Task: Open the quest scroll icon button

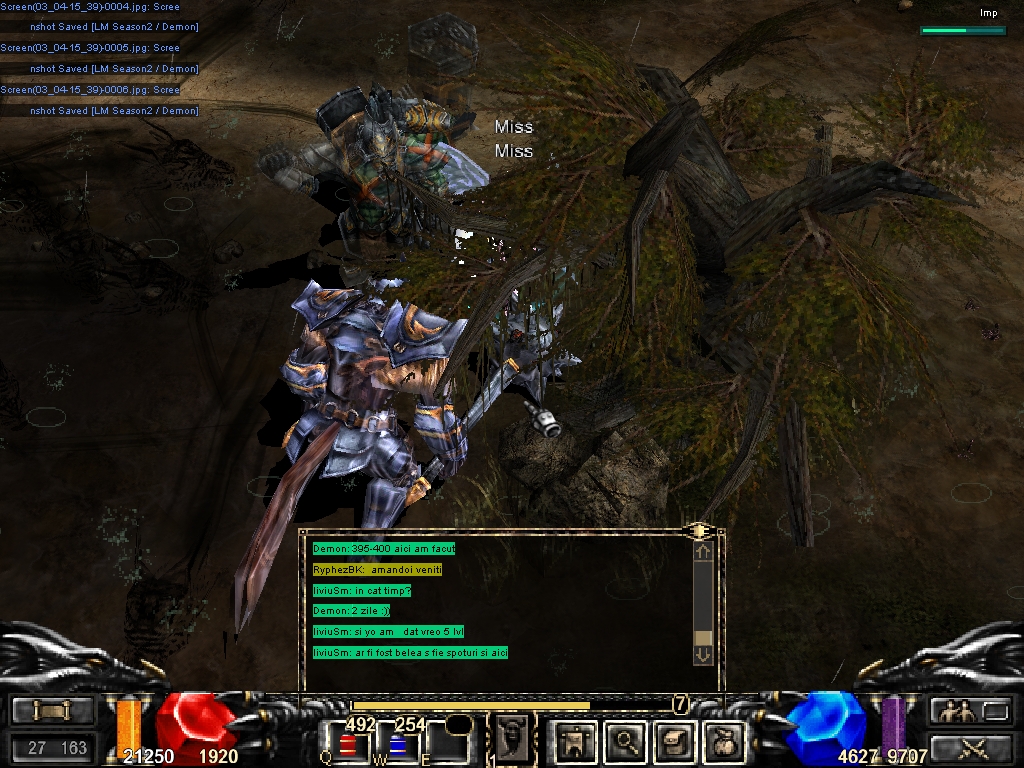Action: click(674, 741)
